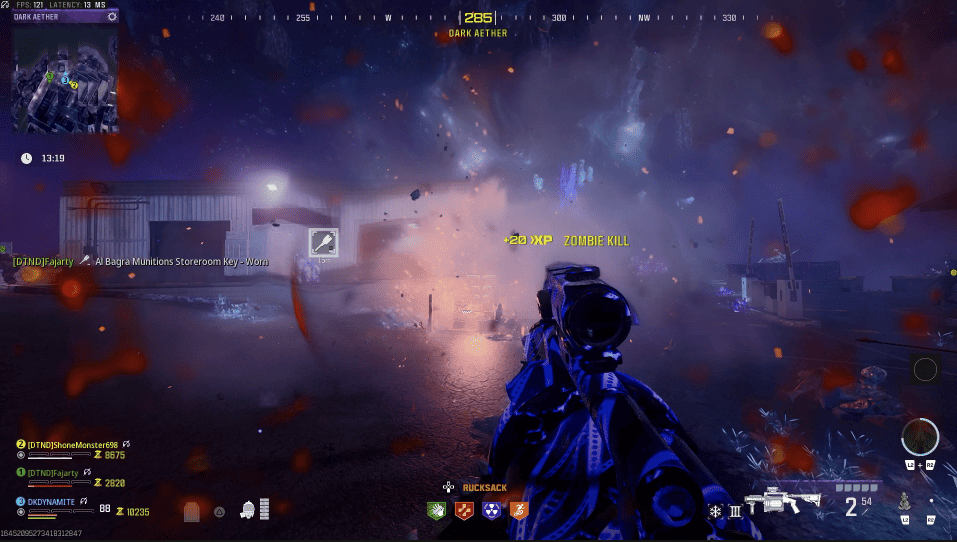Image resolution: width=957 pixels, height=542 pixels.
Task: Select the snowflake ammo mod icon
Action: pyautogui.click(x=715, y=511)
